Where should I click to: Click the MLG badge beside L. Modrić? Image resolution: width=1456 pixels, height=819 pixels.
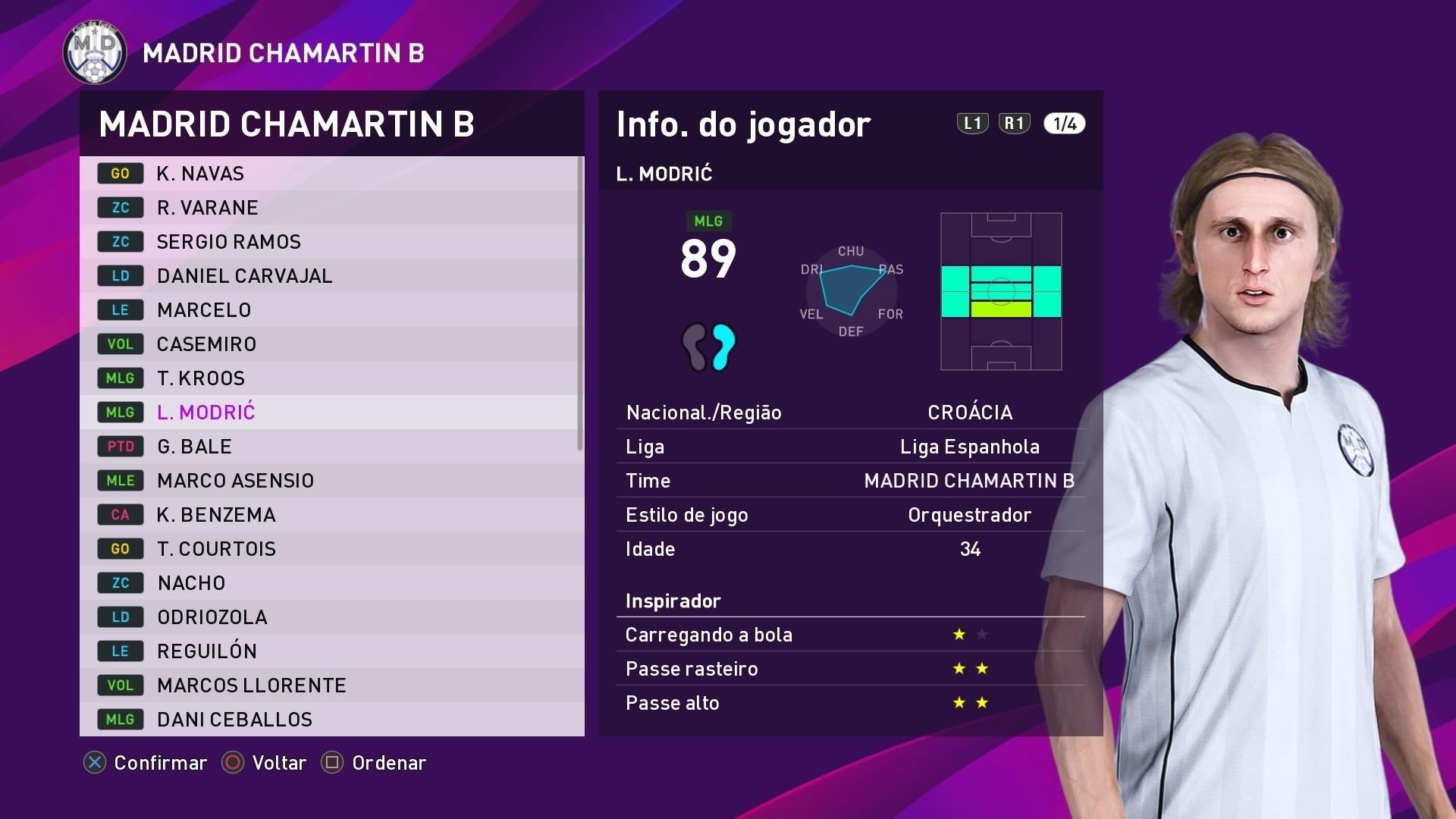[120, 412]
